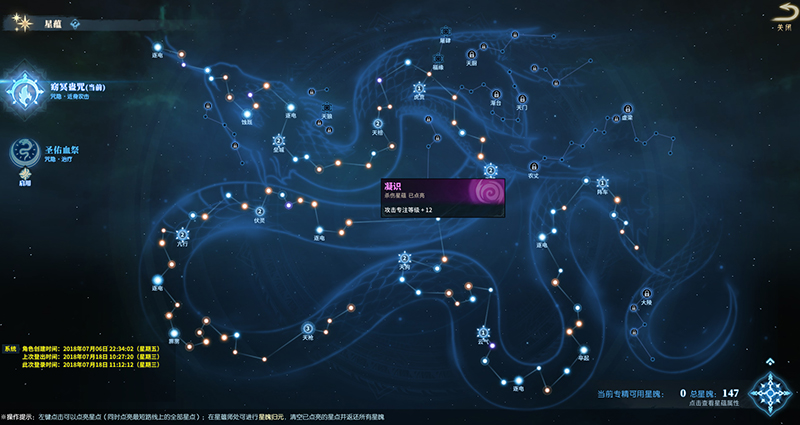Choose the 天枪 star node
This screenshot has width=800, height=425.
[x=308, y=326]
